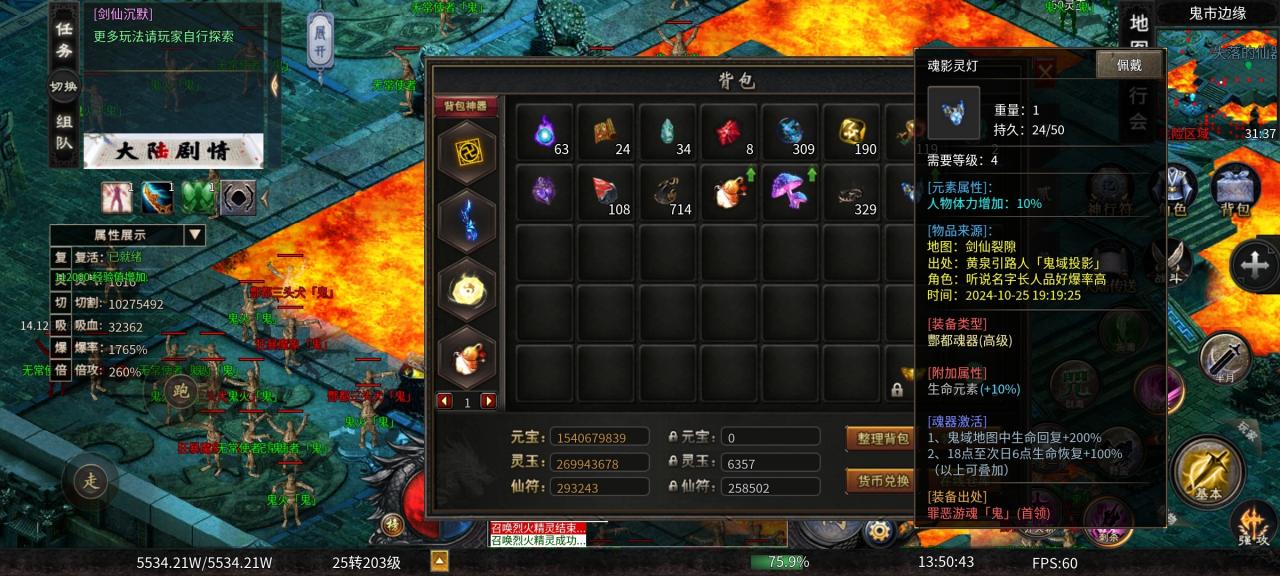The width and height of the screenshot is (1280, 576).
Task: Open the 属性展示 dropdown arrow
Action: point(195,235)
